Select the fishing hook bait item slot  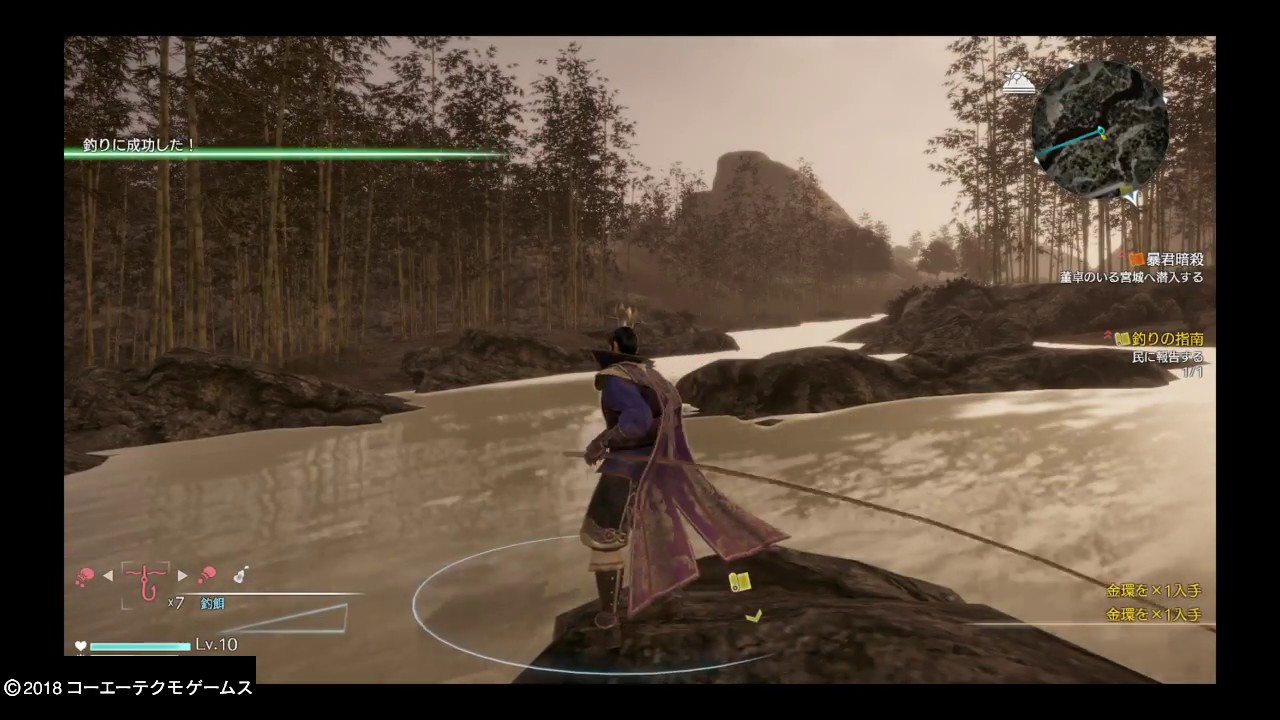pyautogui.click(x=146, y=580)
